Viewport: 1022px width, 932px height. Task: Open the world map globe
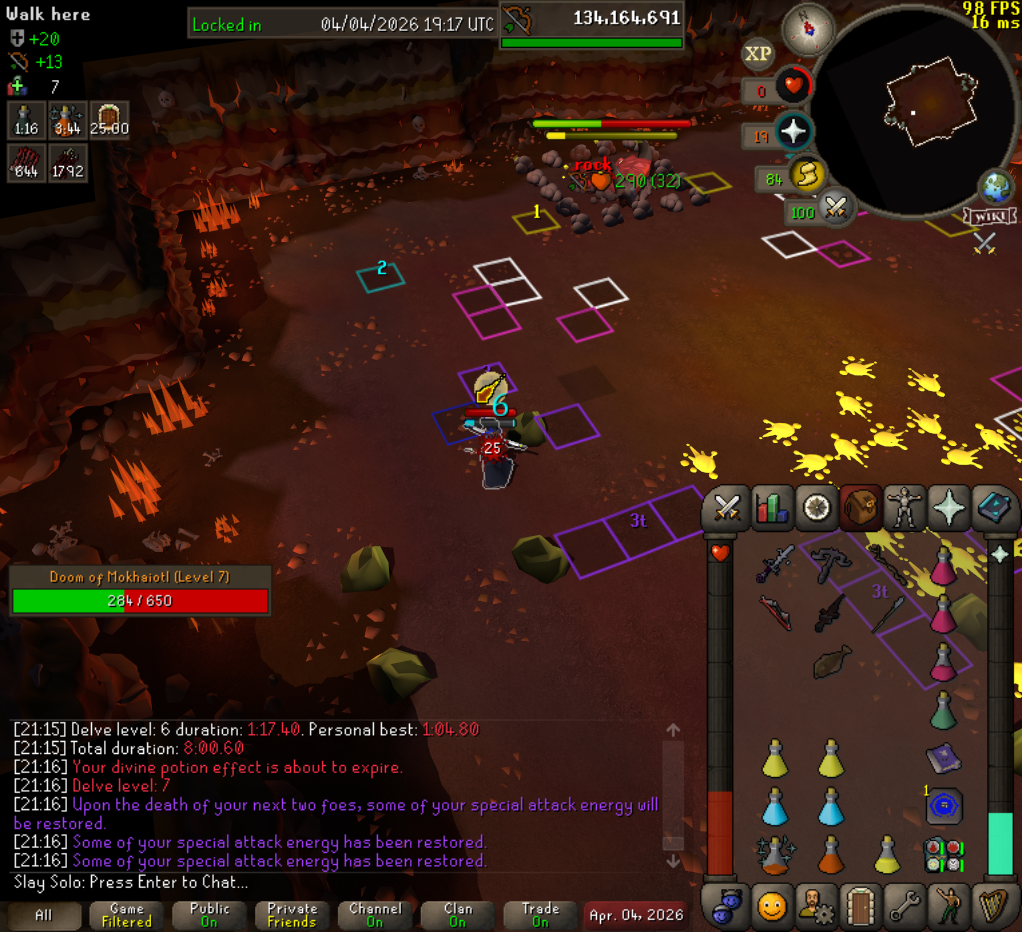[997, 188]
